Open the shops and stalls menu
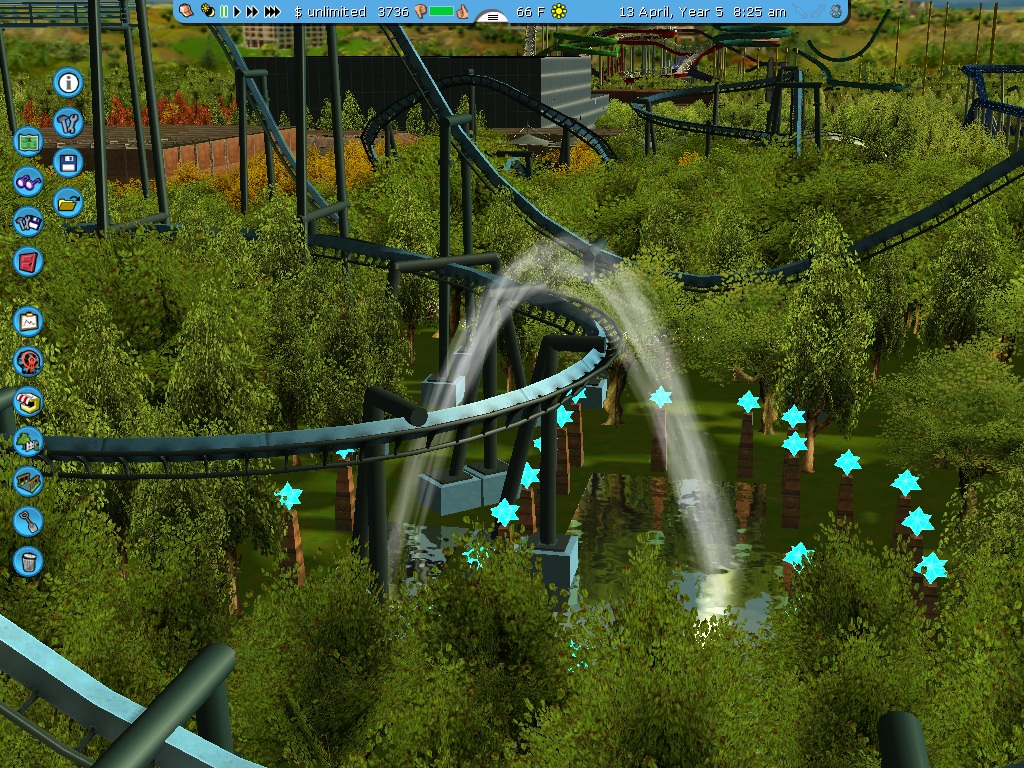The height and width of the screenshot is (768, 1024). 28,401
